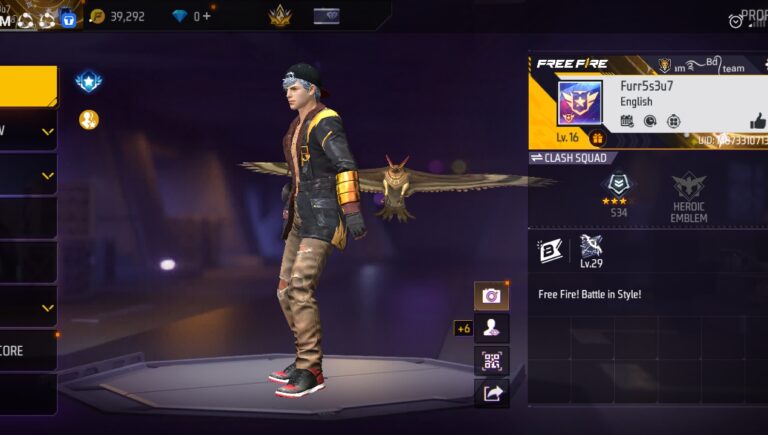The height and width of the screenshot is (435, 768).
Task: Show the QR code scanner
Action: coord(491,361)
